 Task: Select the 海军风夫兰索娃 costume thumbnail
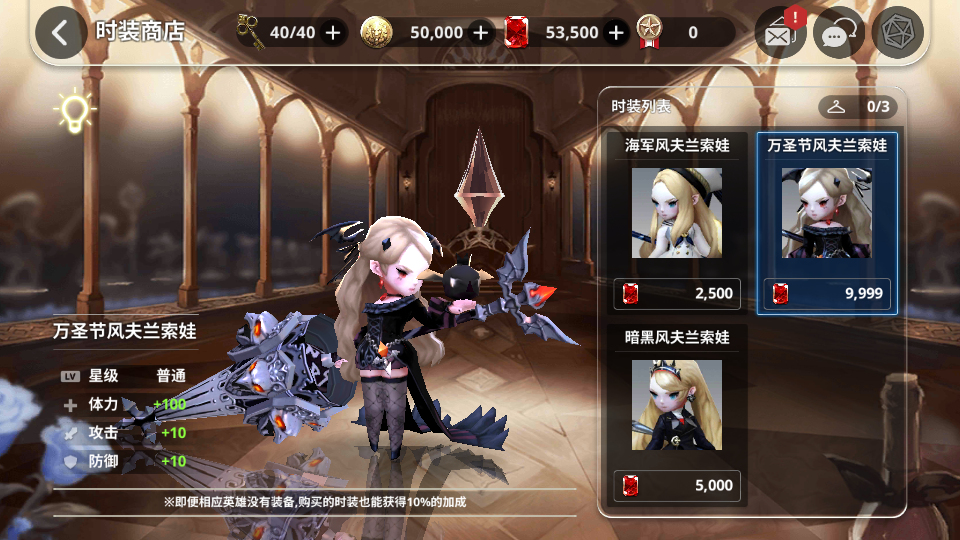point(677,213)
